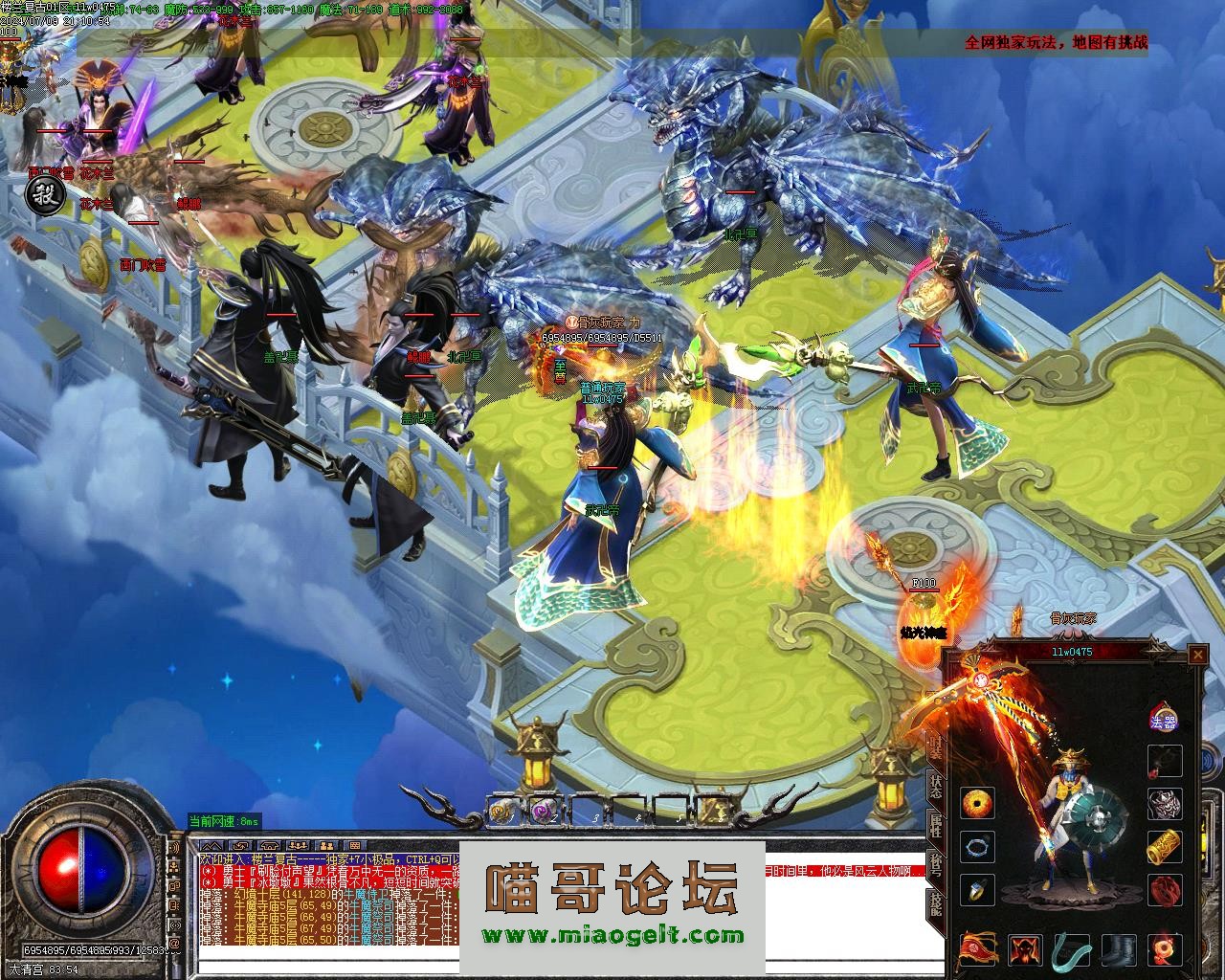Select the teal belt equipment slot
1225x980 pixels.
1072,950
